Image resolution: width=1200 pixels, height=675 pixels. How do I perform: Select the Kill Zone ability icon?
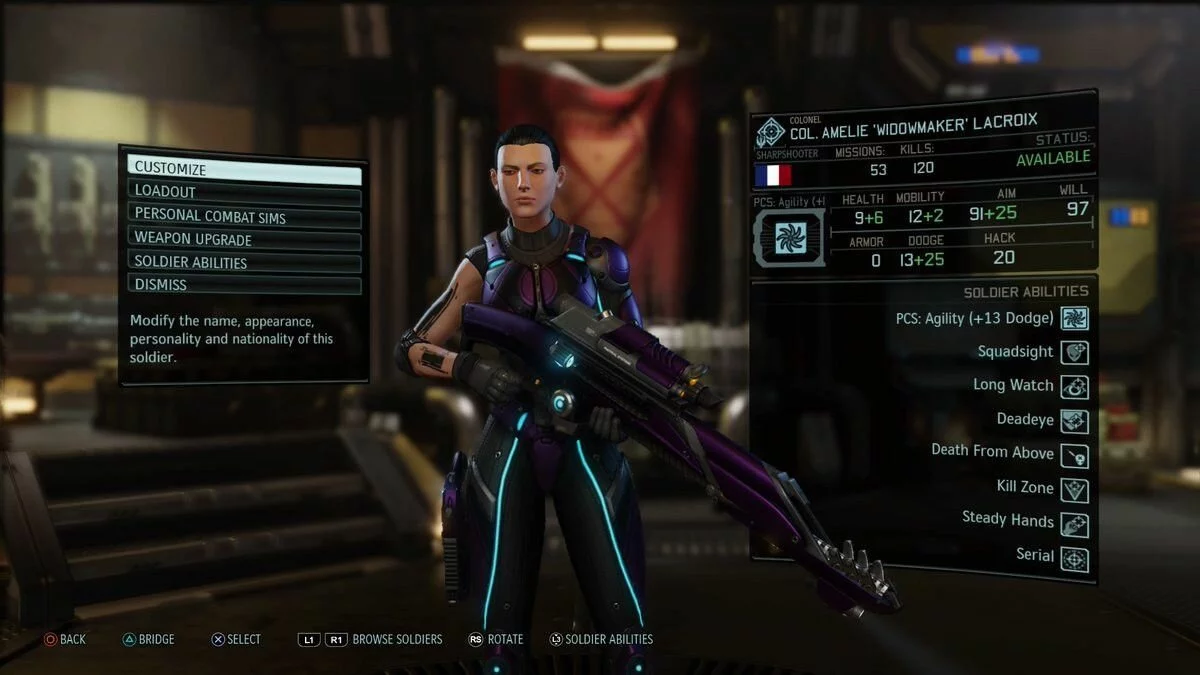pos(1074,490)
